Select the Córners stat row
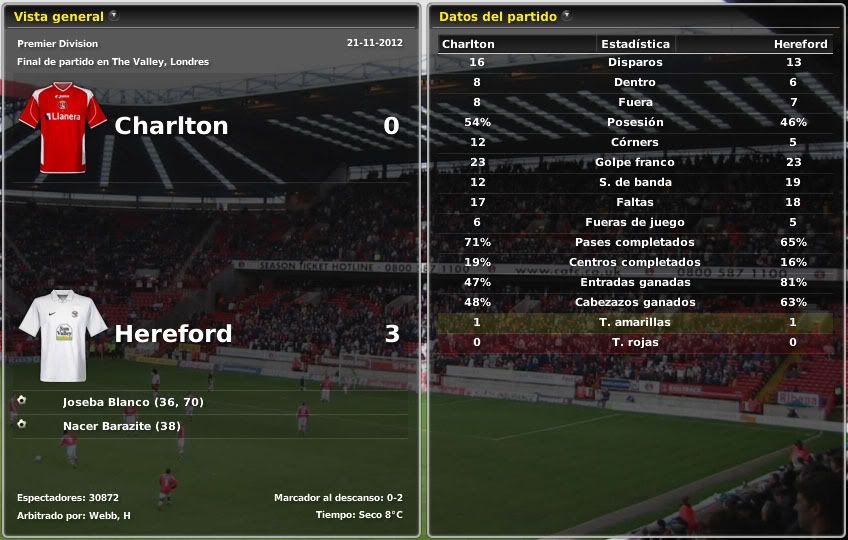The height and width of the screenshot is (540, 848). click(635, 142)
